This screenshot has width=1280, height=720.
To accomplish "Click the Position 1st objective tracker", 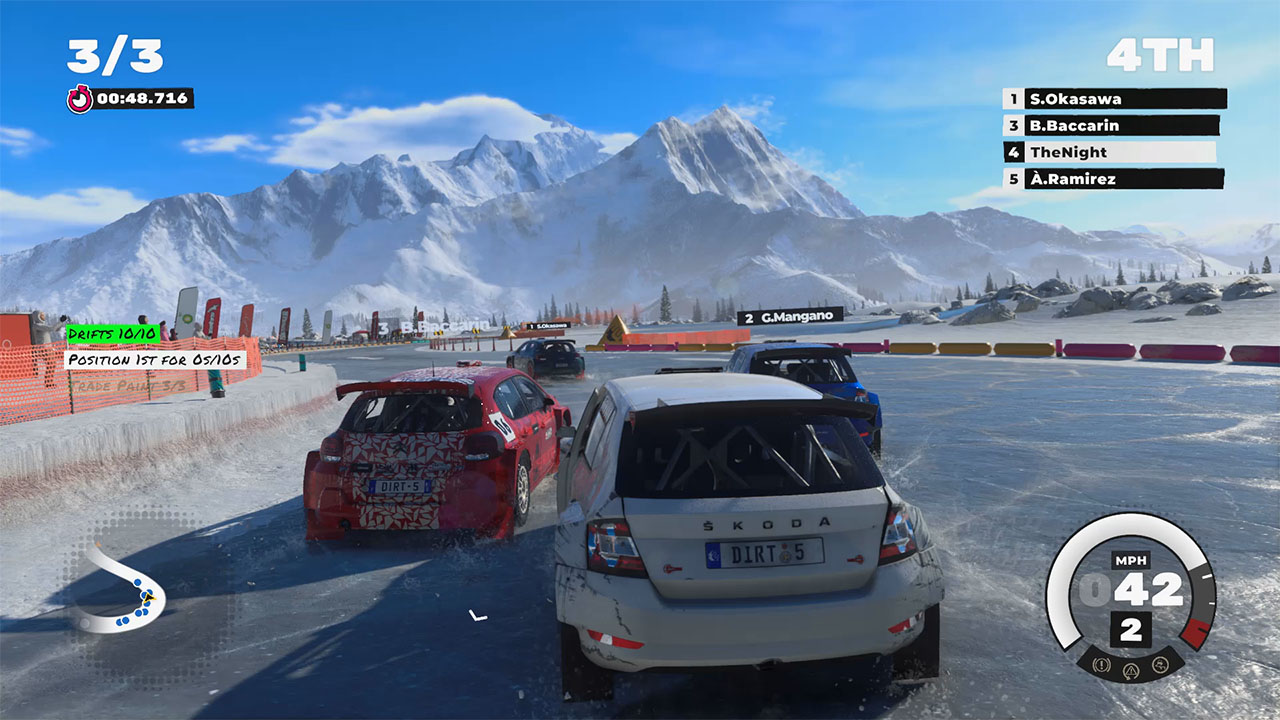I will (155, 359).
